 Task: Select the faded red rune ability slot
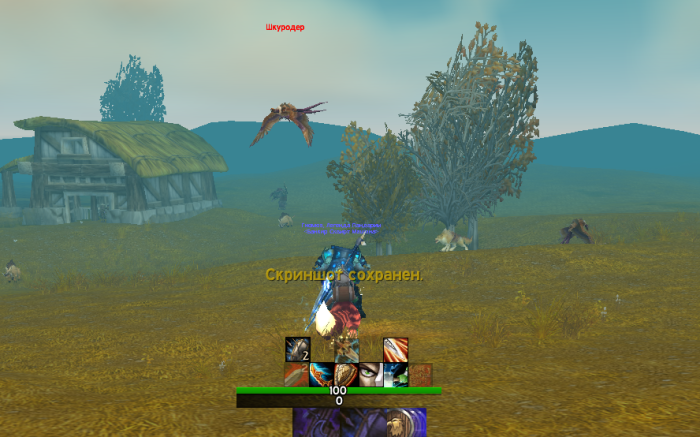[421, 374]
